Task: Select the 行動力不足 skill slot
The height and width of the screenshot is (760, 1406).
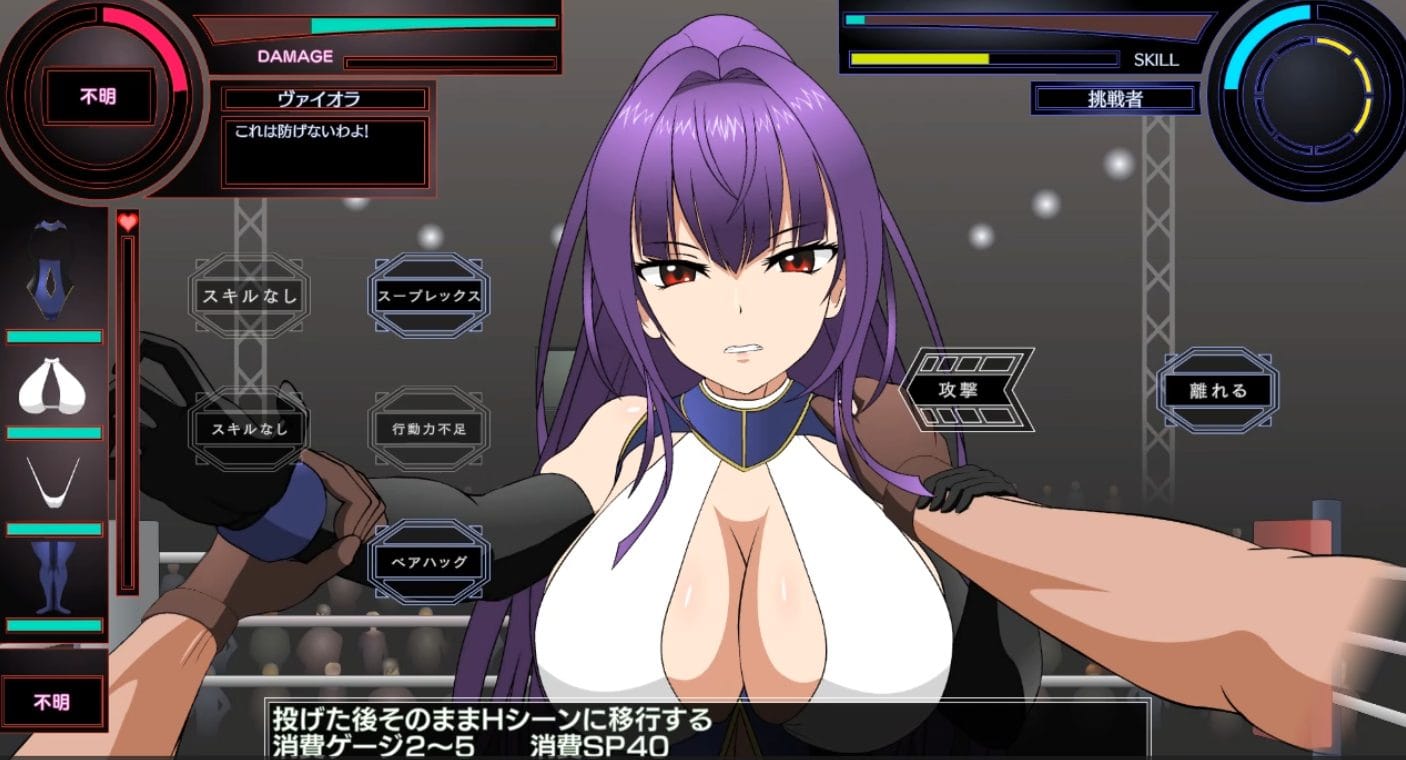Action: coord(429,429)
